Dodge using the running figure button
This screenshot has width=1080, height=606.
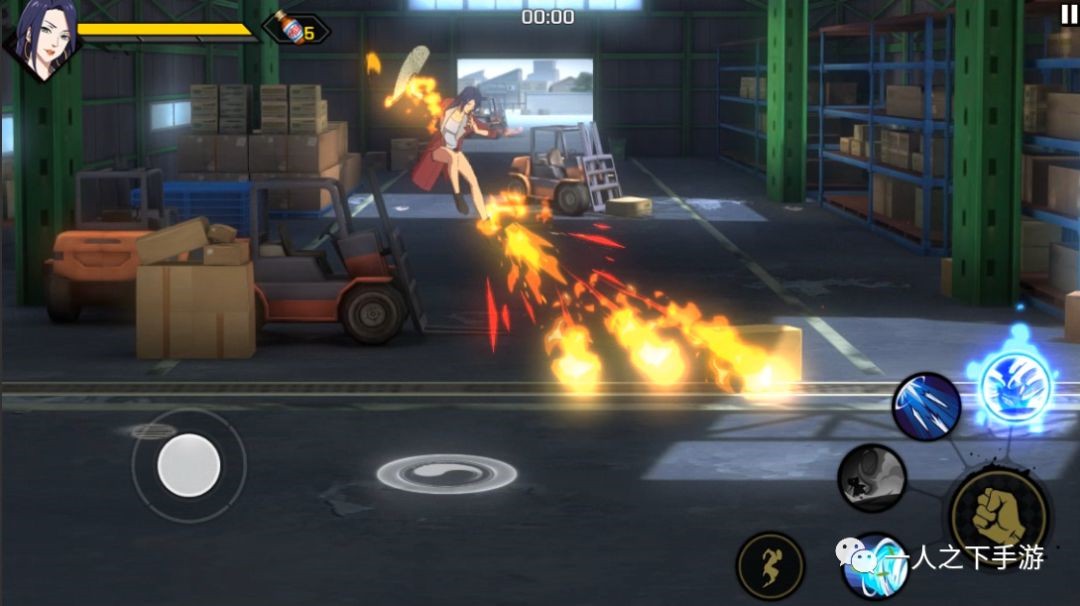click(x=770, y=566)
